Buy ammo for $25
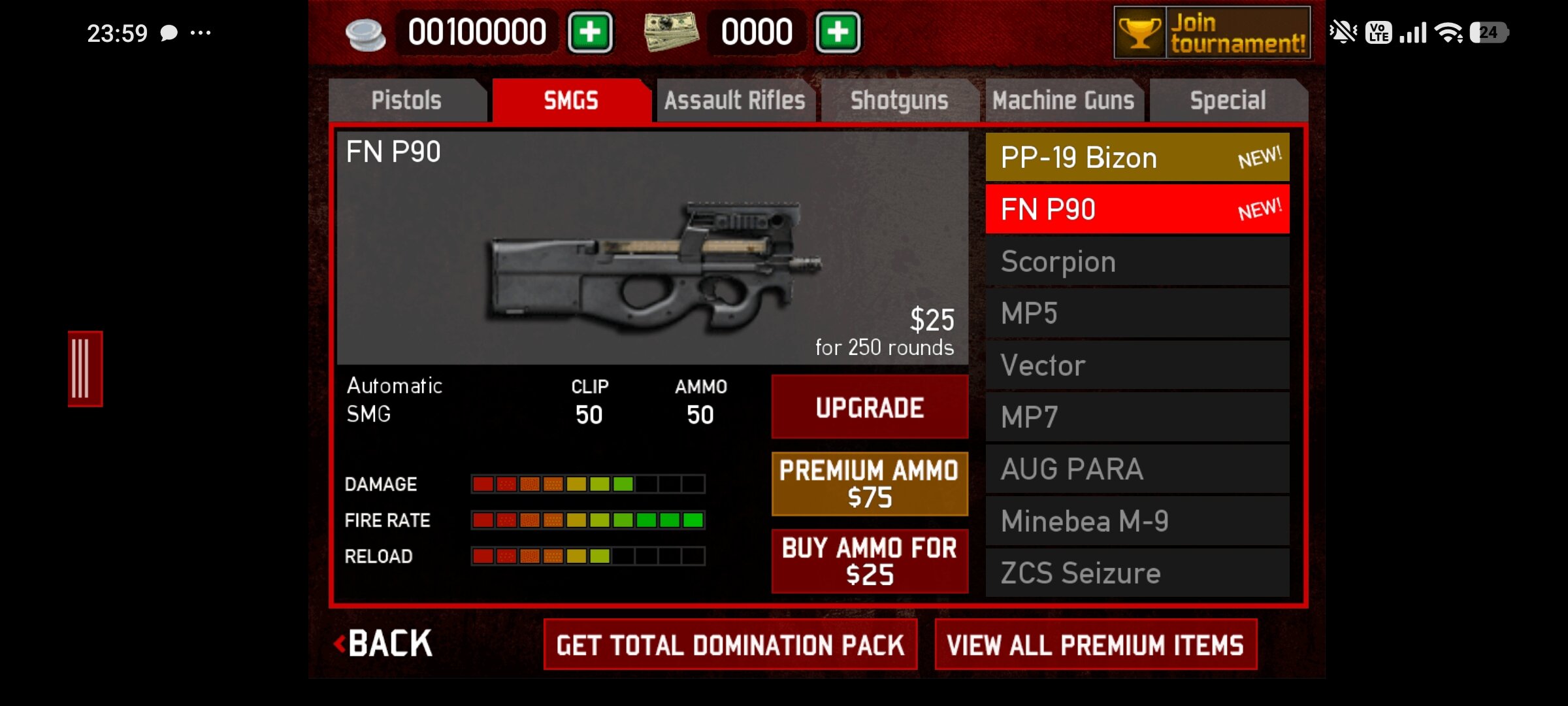1568x706 pixels. click(x=870, y=561)
